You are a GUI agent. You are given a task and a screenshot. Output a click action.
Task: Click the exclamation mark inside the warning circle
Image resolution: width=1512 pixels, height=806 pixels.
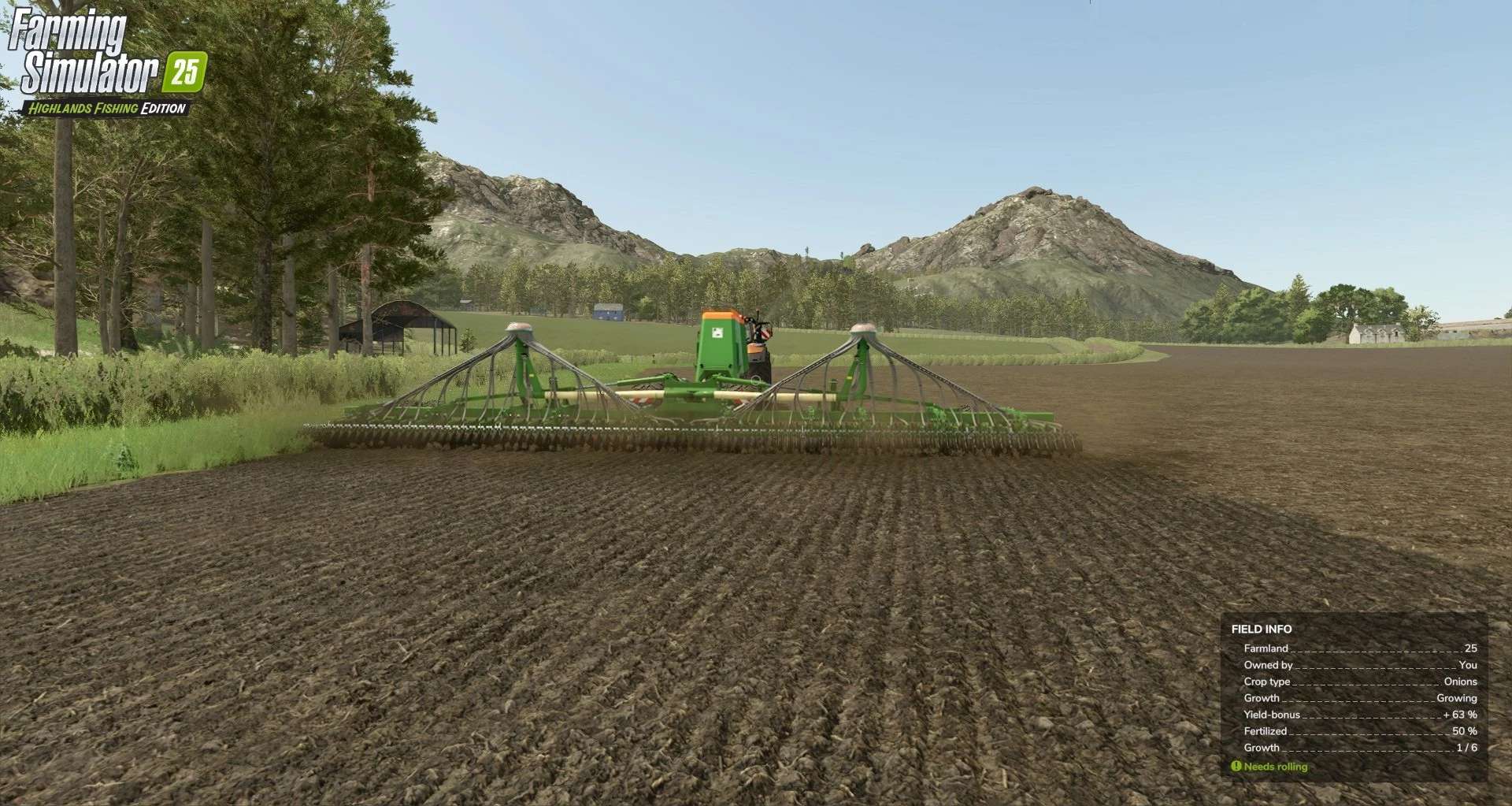[x=1238, y=766]
